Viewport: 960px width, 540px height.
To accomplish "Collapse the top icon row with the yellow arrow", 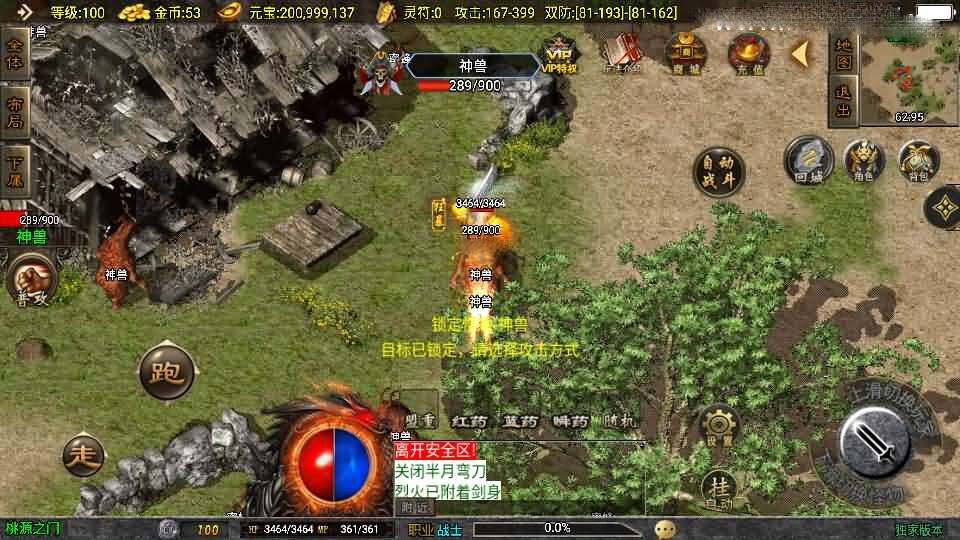I will click(801, 52).
